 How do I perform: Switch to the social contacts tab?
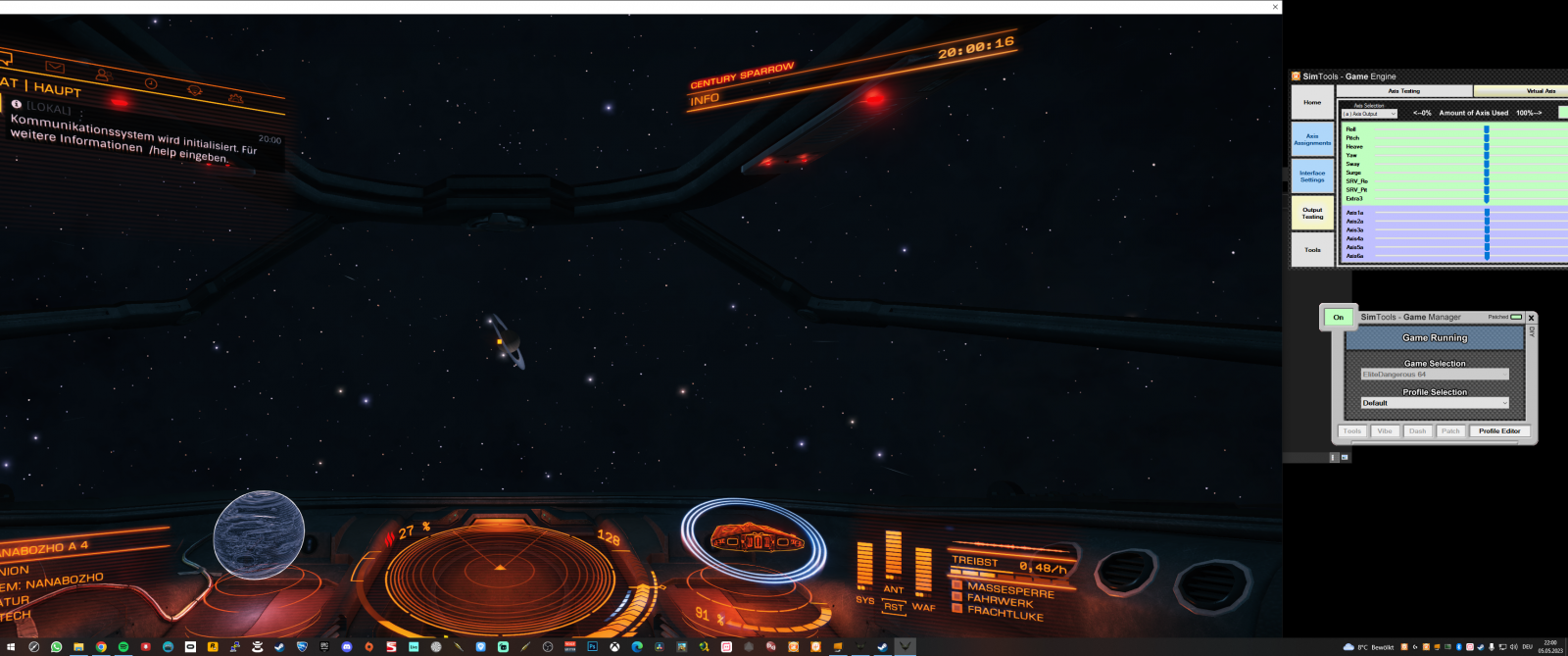pos(104,75)
